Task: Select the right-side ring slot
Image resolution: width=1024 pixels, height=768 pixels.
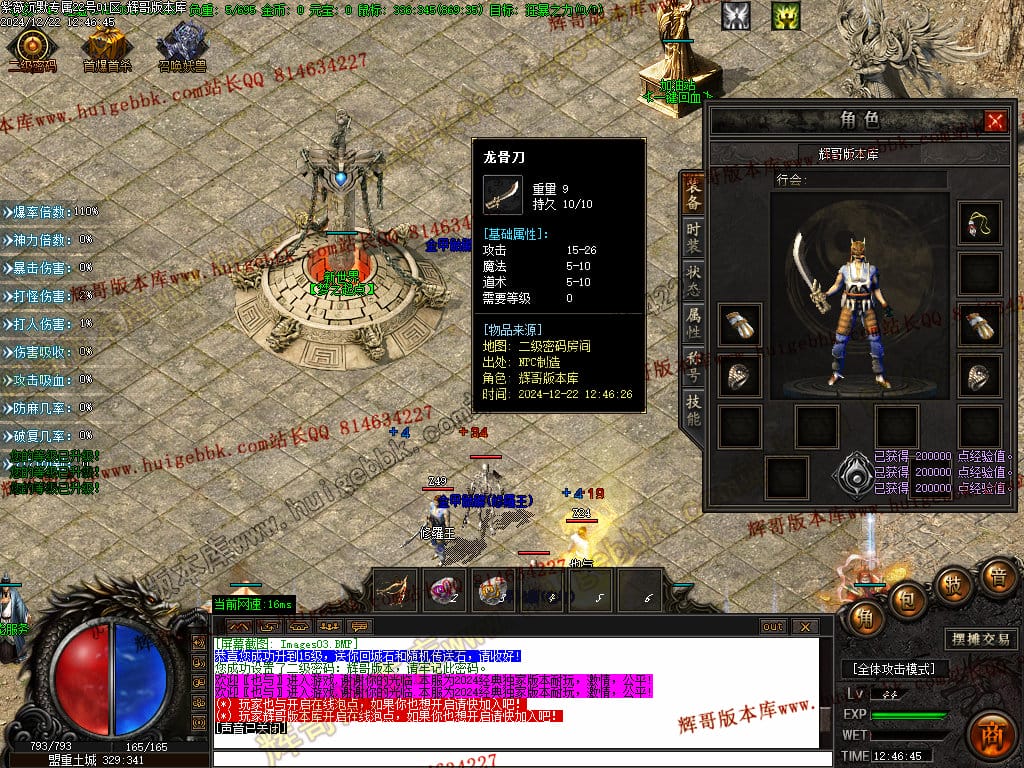Action: click(x=979, y=375)
